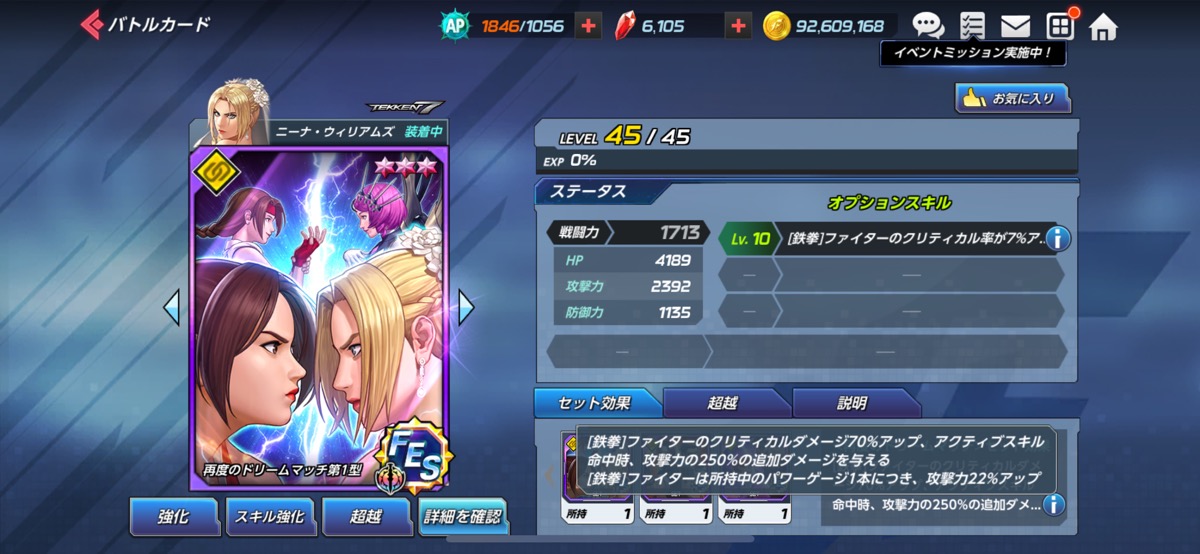Switch to the 超越 tab
The image size is (1200, 554).
point(724,403)
